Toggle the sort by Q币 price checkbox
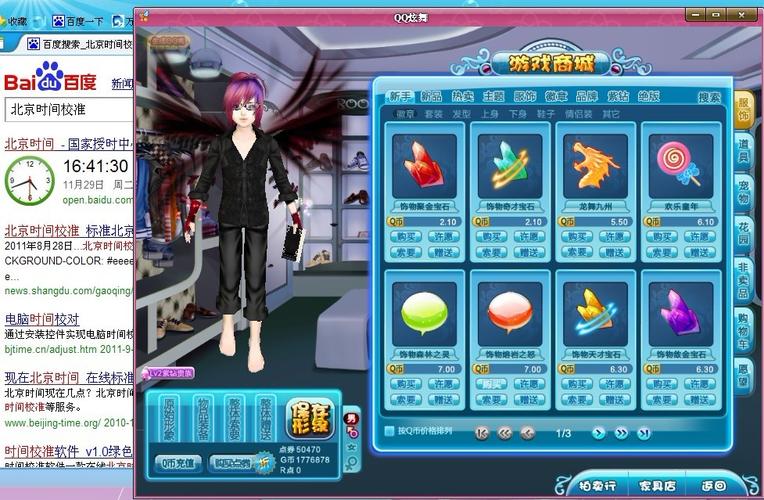The width and height of the screenshot is (764, 500). coord(389,432)
